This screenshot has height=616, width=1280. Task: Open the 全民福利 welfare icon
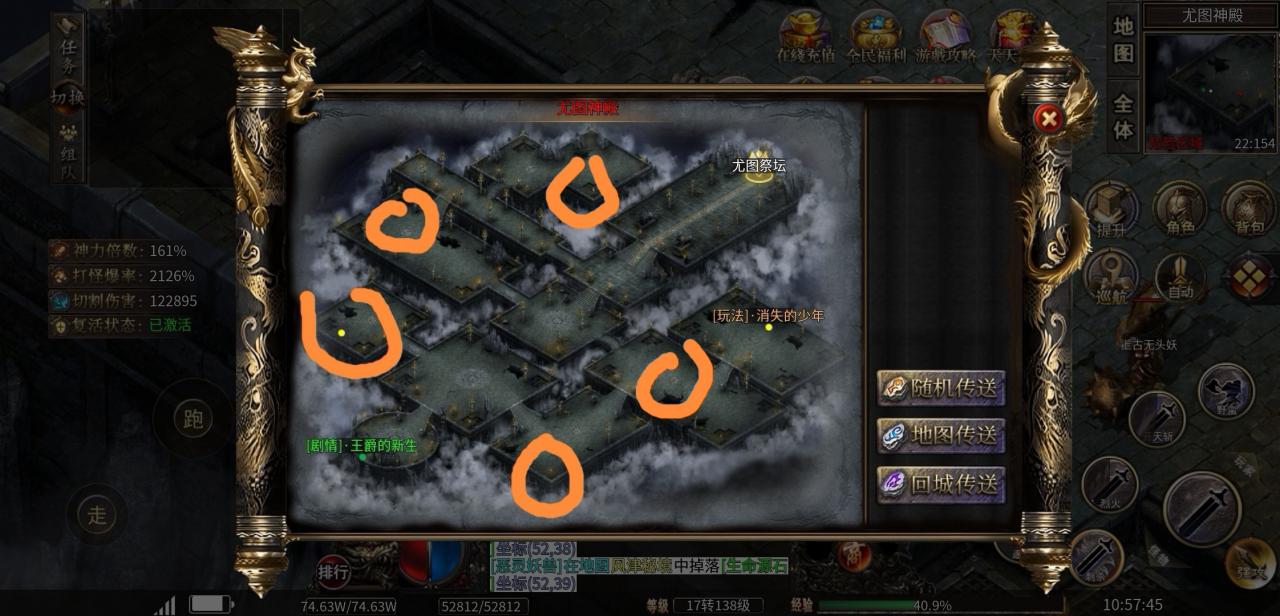click(875, 37)
